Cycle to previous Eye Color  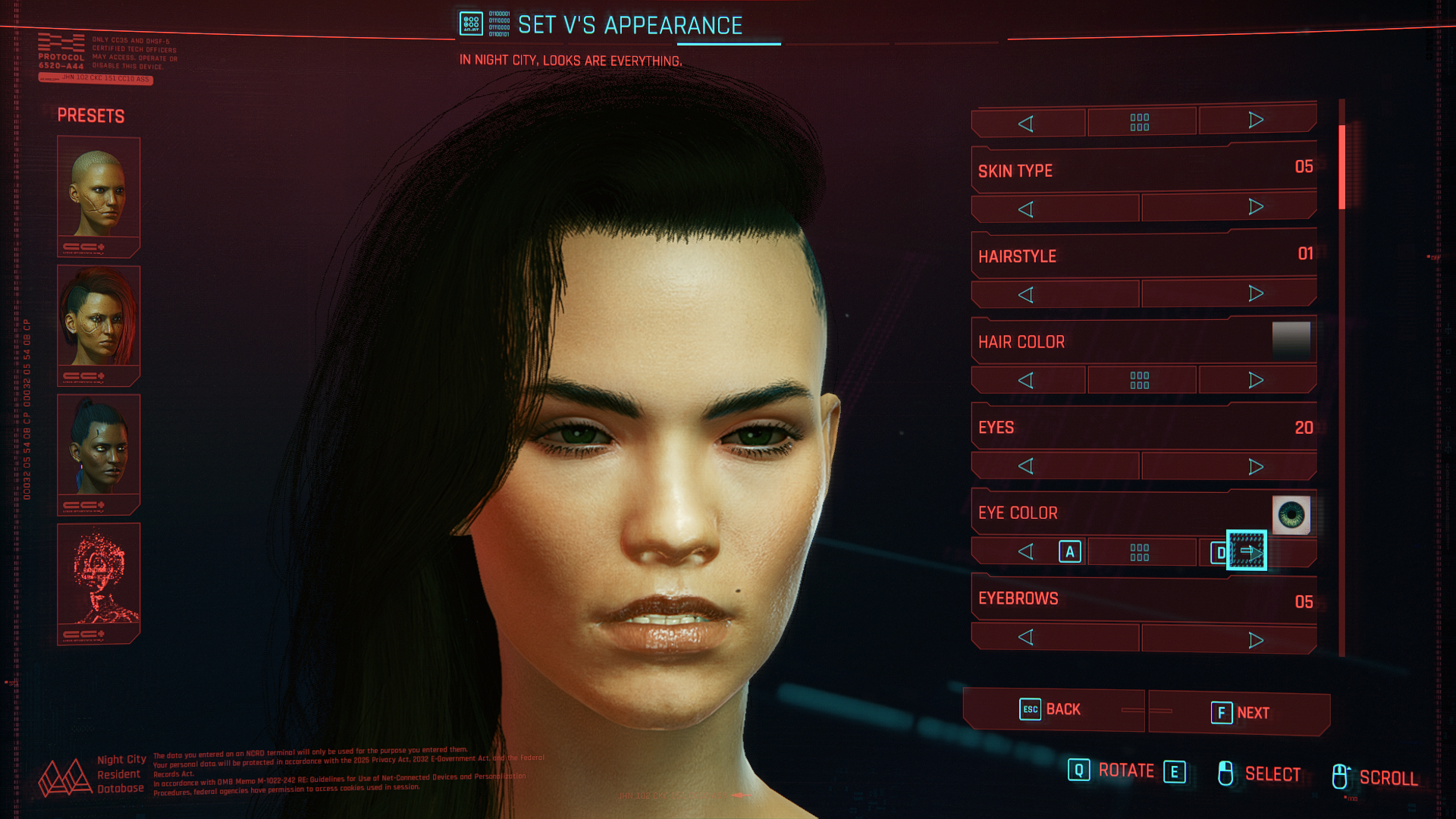[x=1026, y=552]
